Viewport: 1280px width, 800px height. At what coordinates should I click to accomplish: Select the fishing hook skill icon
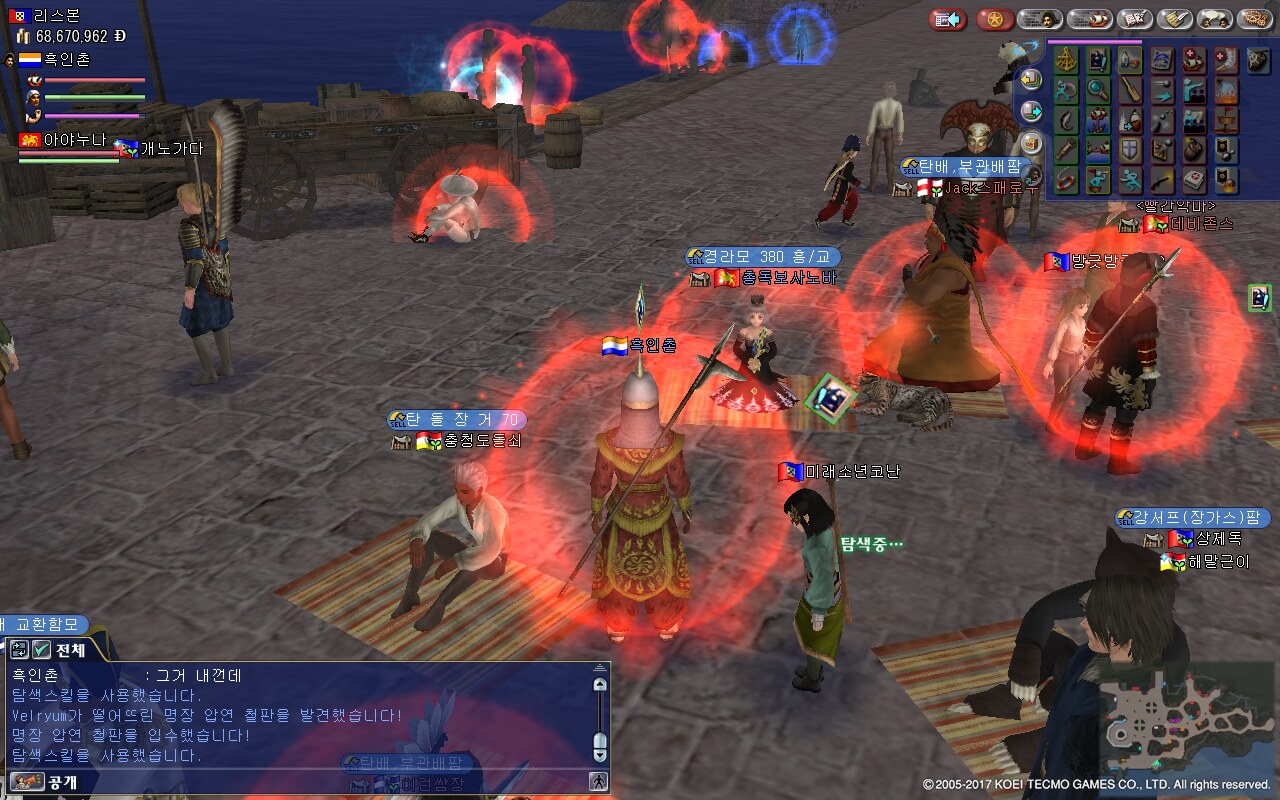[1066, 122]
